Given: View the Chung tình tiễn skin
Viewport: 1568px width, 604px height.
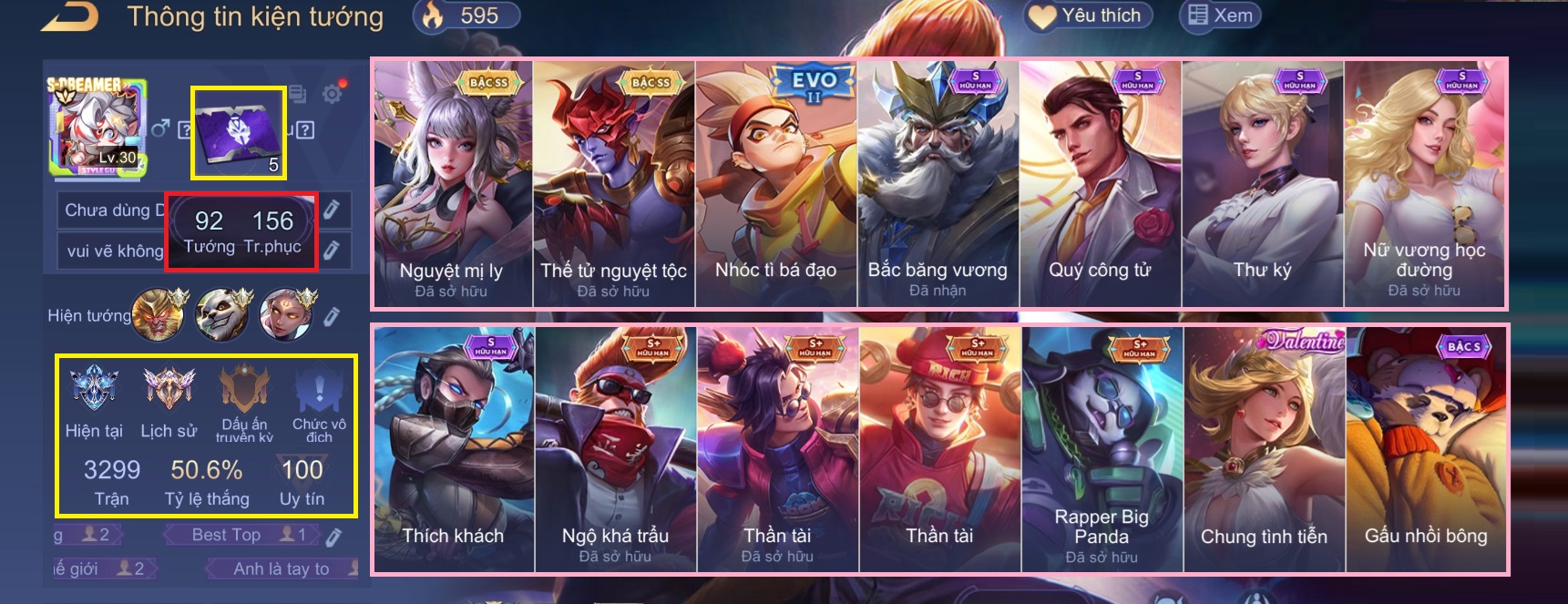Looking at the screenshot, I should click(1264, 449).
